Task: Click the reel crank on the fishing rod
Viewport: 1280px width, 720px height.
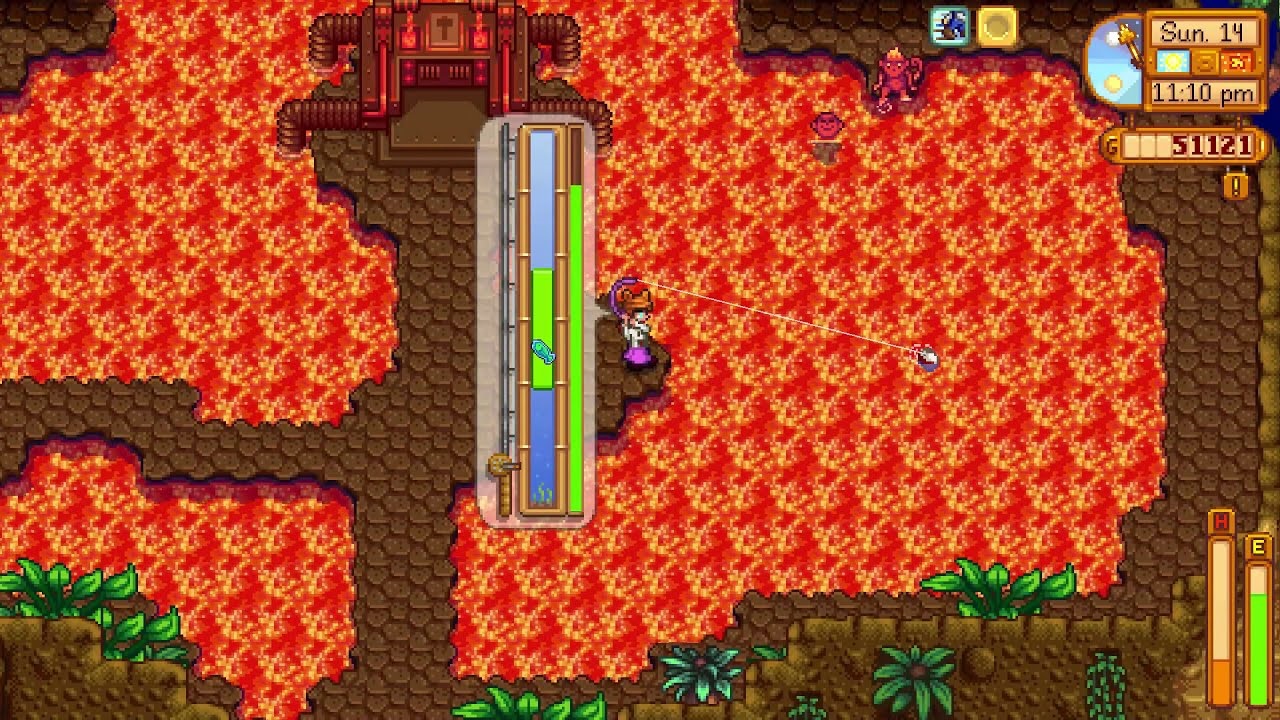Action: [x=500, y=463]
